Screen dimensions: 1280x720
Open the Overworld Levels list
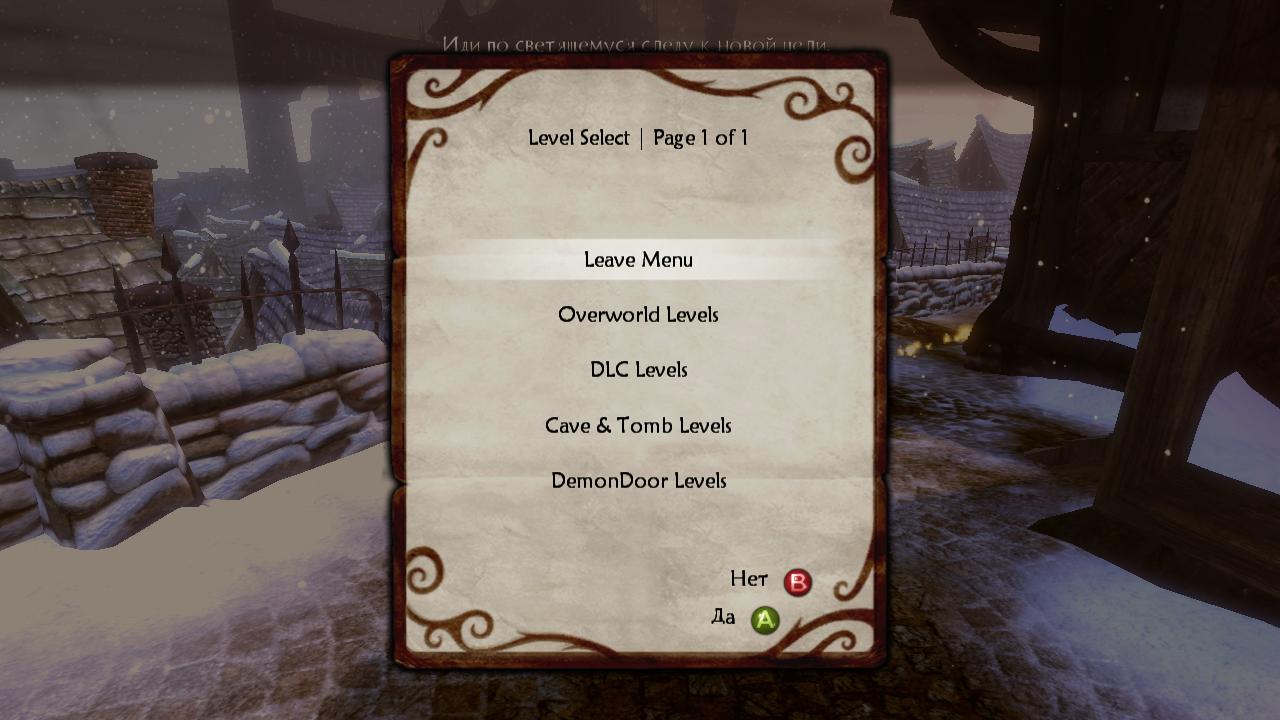pyautogui.click(x=638, y=315)
